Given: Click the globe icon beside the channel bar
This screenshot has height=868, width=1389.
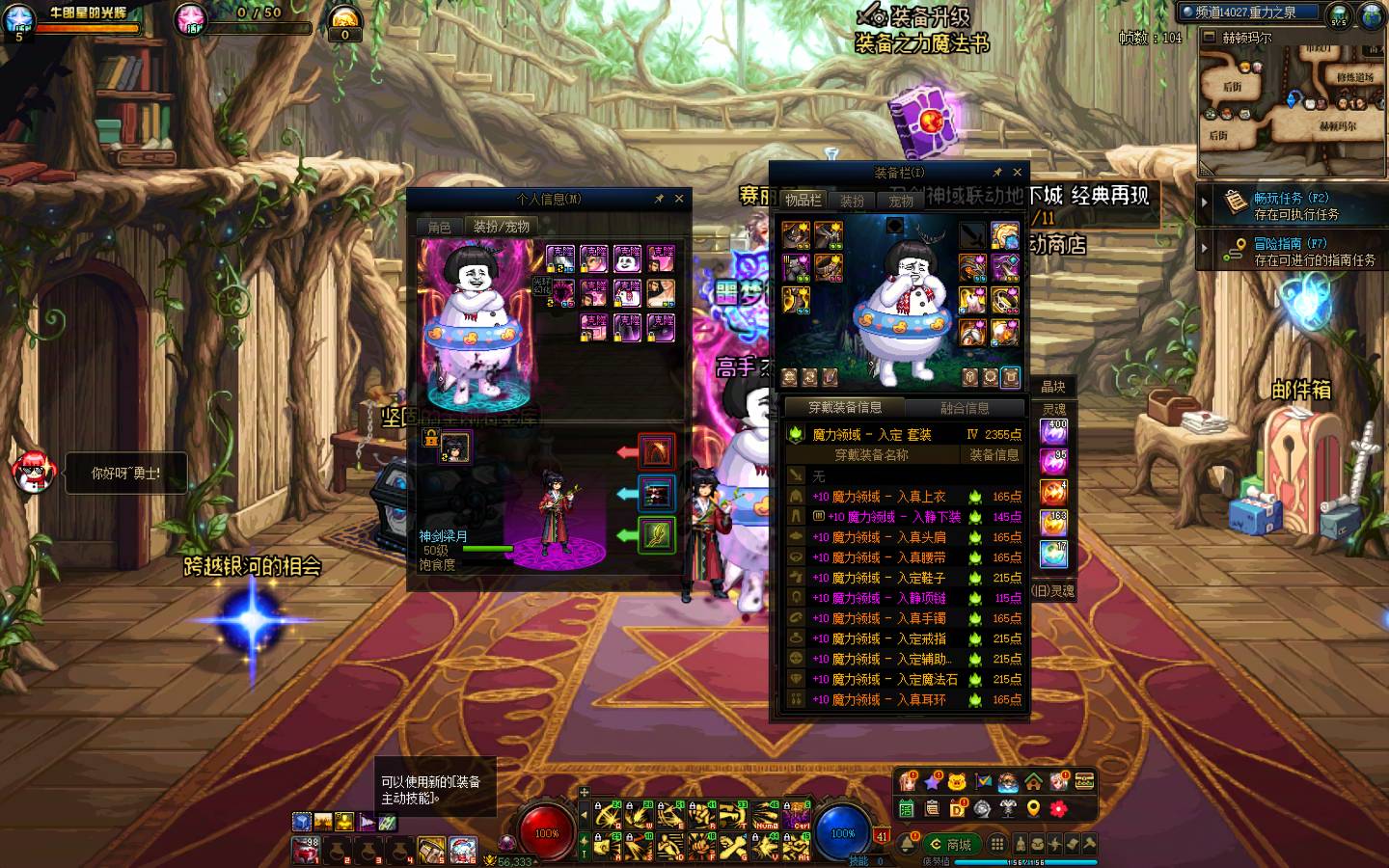Looking at the screenshot, I should pos(1372,14).
